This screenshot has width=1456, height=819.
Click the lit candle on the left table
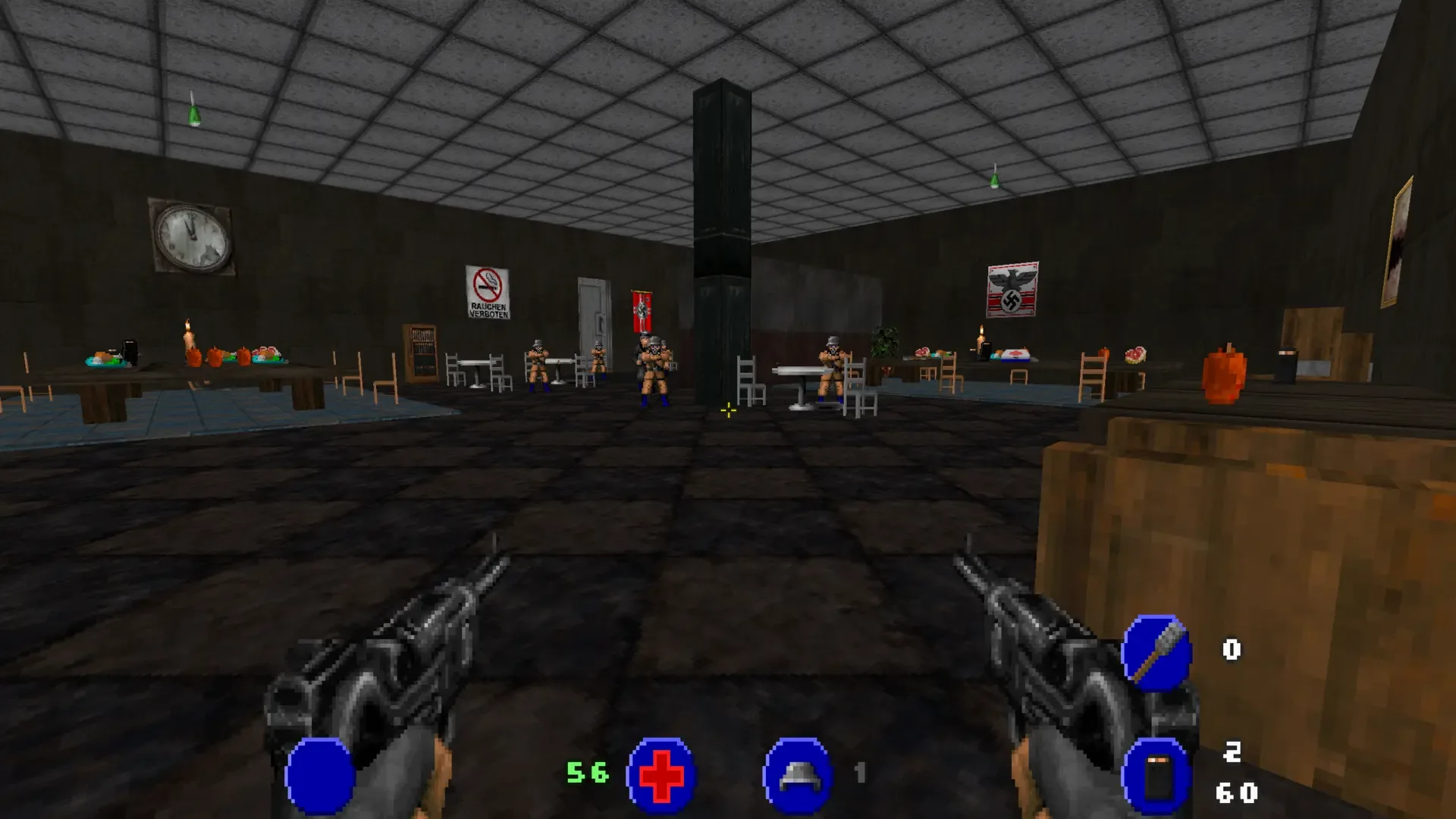tap(187, 340)
